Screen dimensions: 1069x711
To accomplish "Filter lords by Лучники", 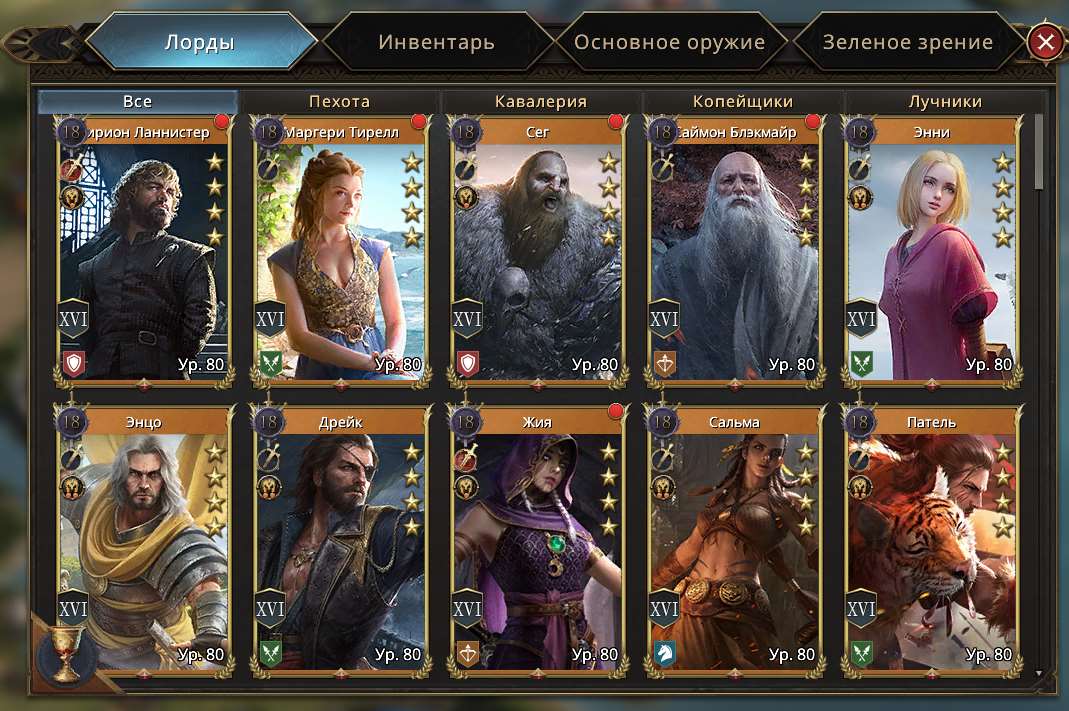I will pyautogui.click(x=944, y=101).
